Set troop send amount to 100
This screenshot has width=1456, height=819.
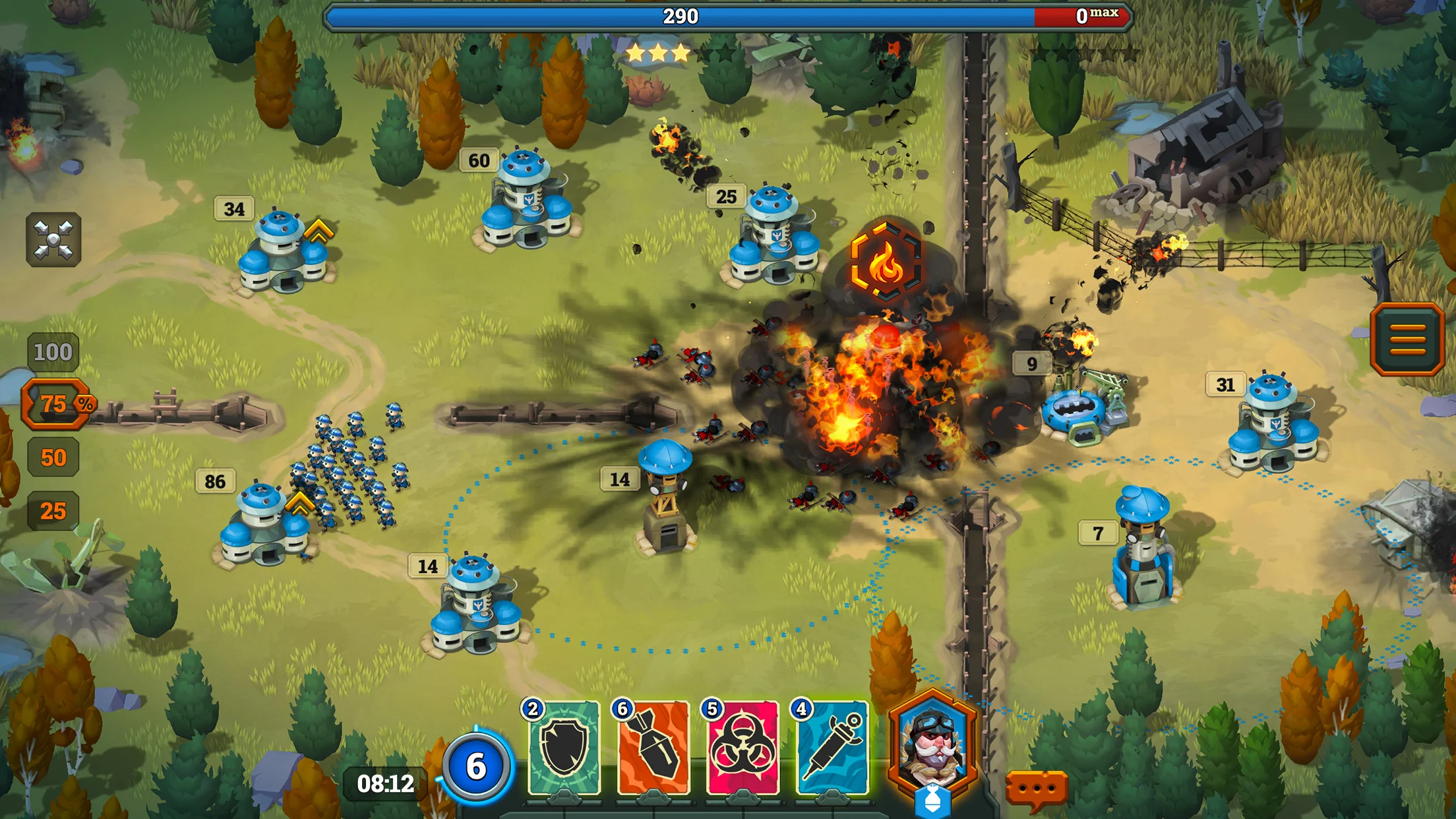point(53,352)
